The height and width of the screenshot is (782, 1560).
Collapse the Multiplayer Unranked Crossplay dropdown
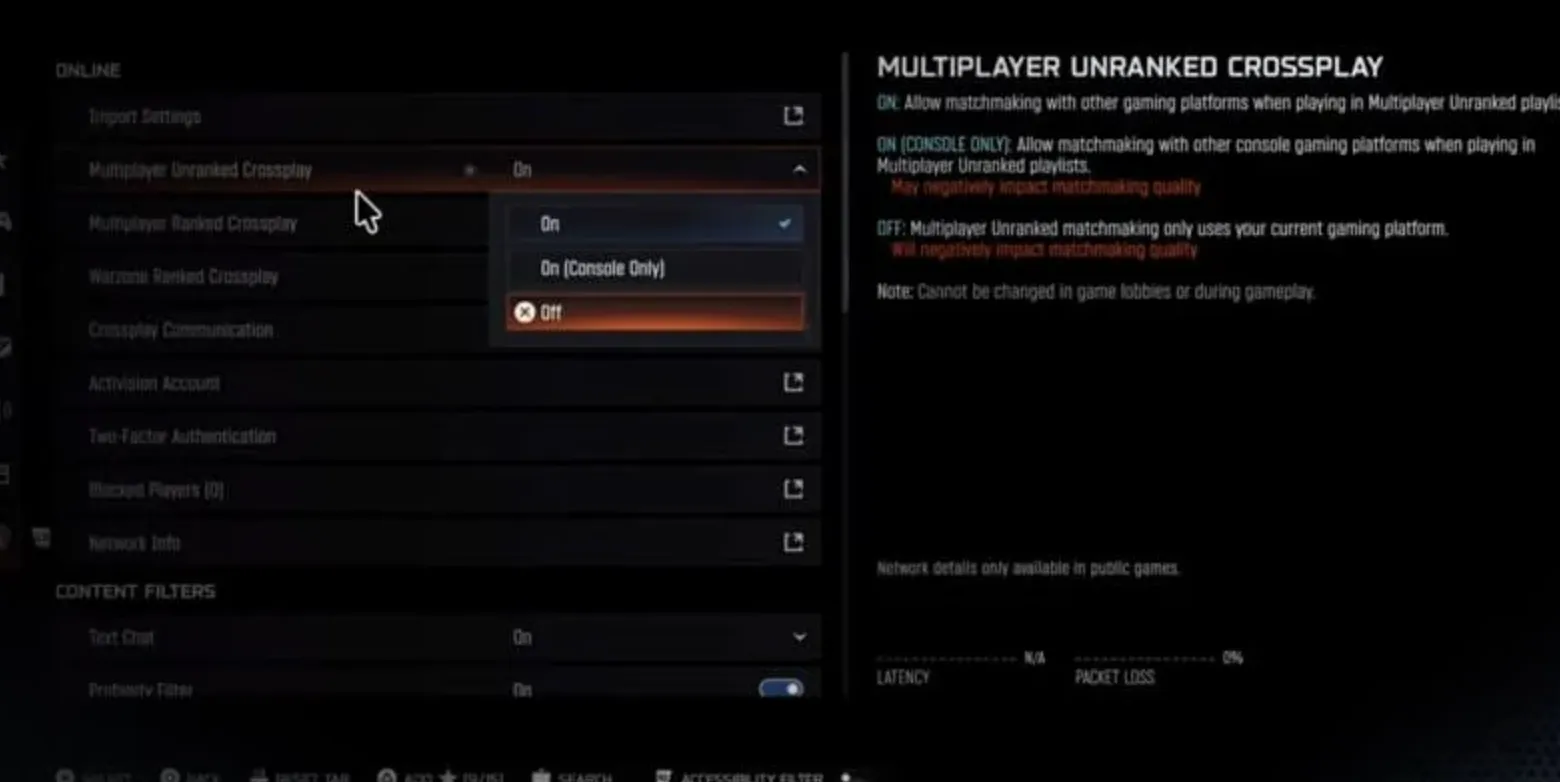799,170
